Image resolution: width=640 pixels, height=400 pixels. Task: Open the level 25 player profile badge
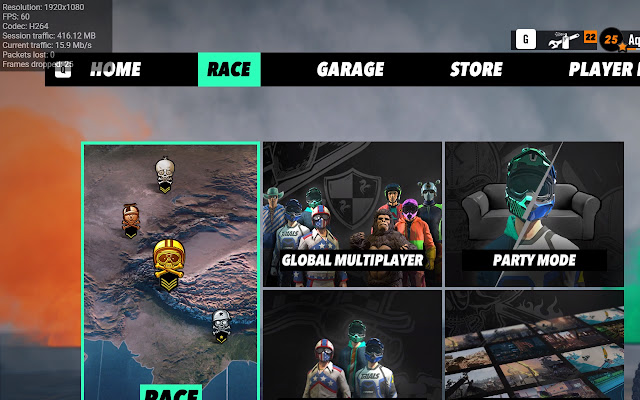(x=611, y=40)
